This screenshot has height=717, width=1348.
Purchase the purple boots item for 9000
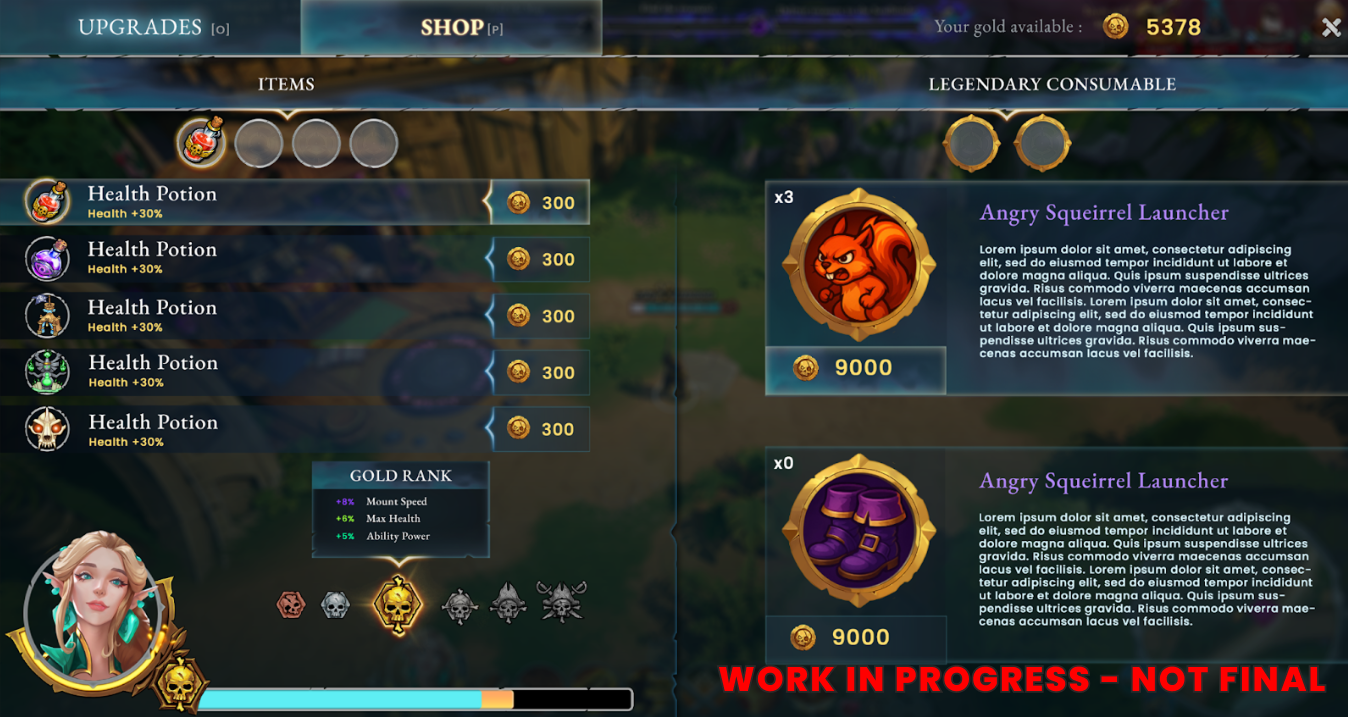855,637
